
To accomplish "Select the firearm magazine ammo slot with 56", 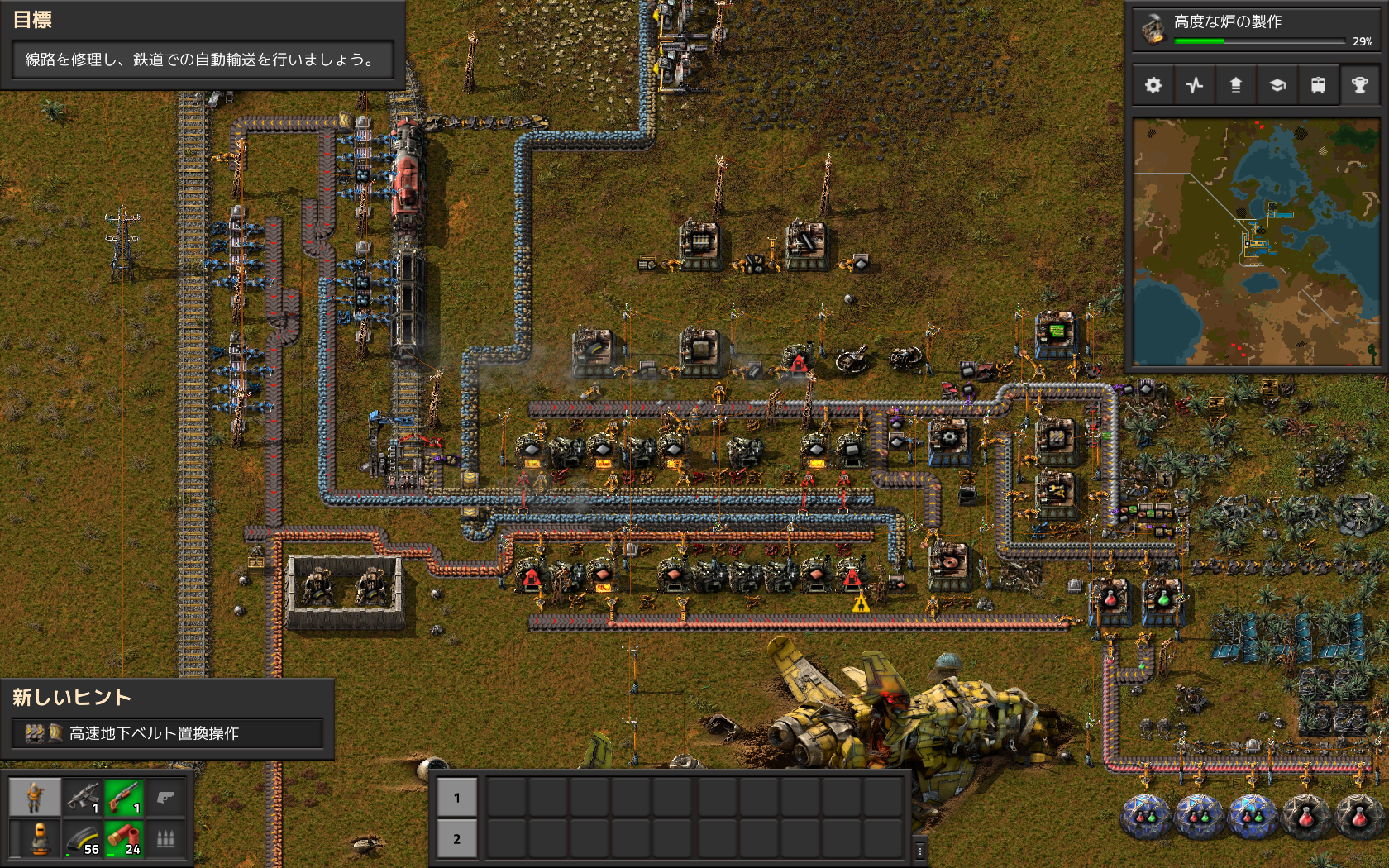I will point(83,838).
